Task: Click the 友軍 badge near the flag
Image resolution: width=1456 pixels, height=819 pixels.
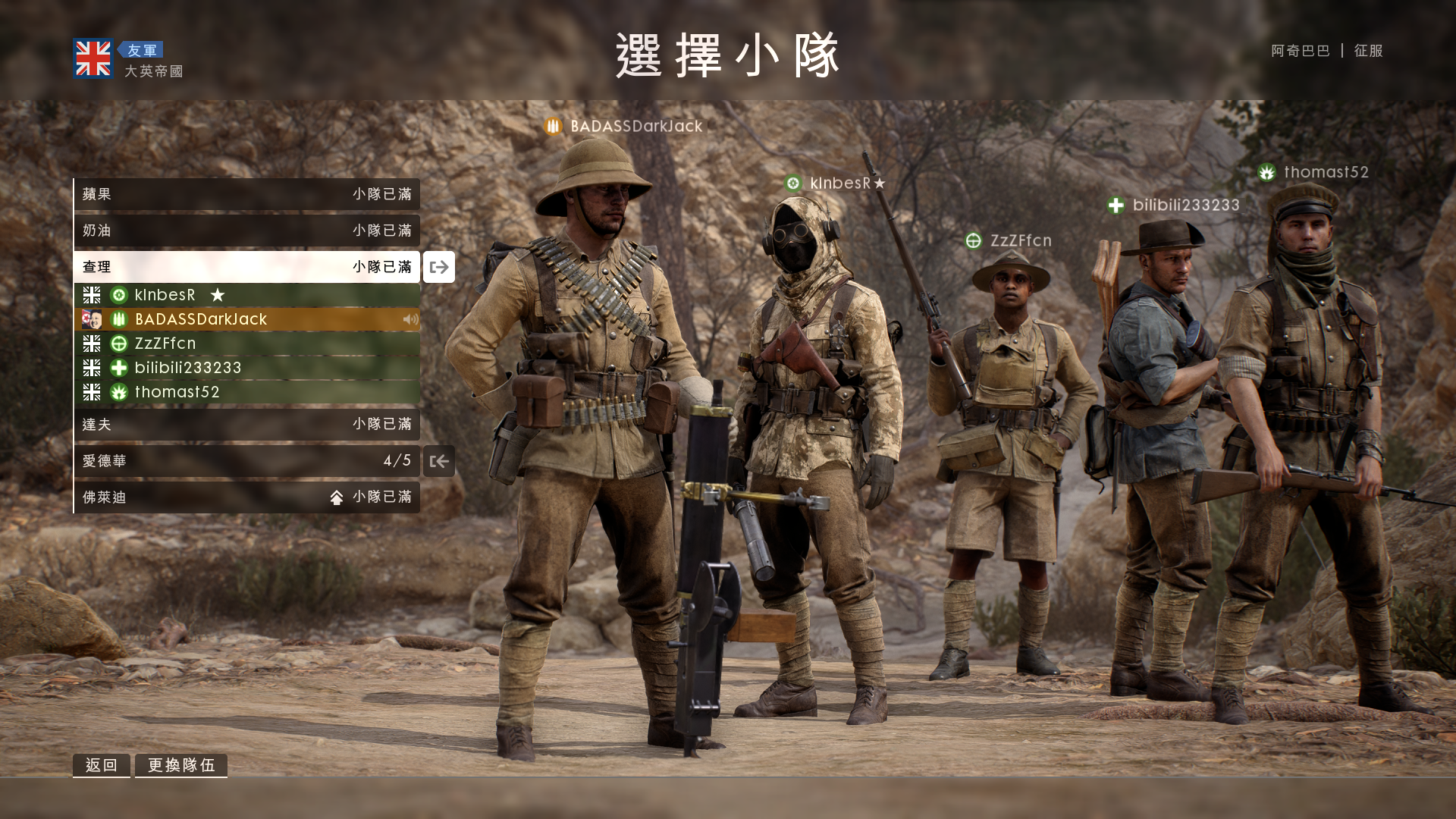Action: tap(143, 49)
